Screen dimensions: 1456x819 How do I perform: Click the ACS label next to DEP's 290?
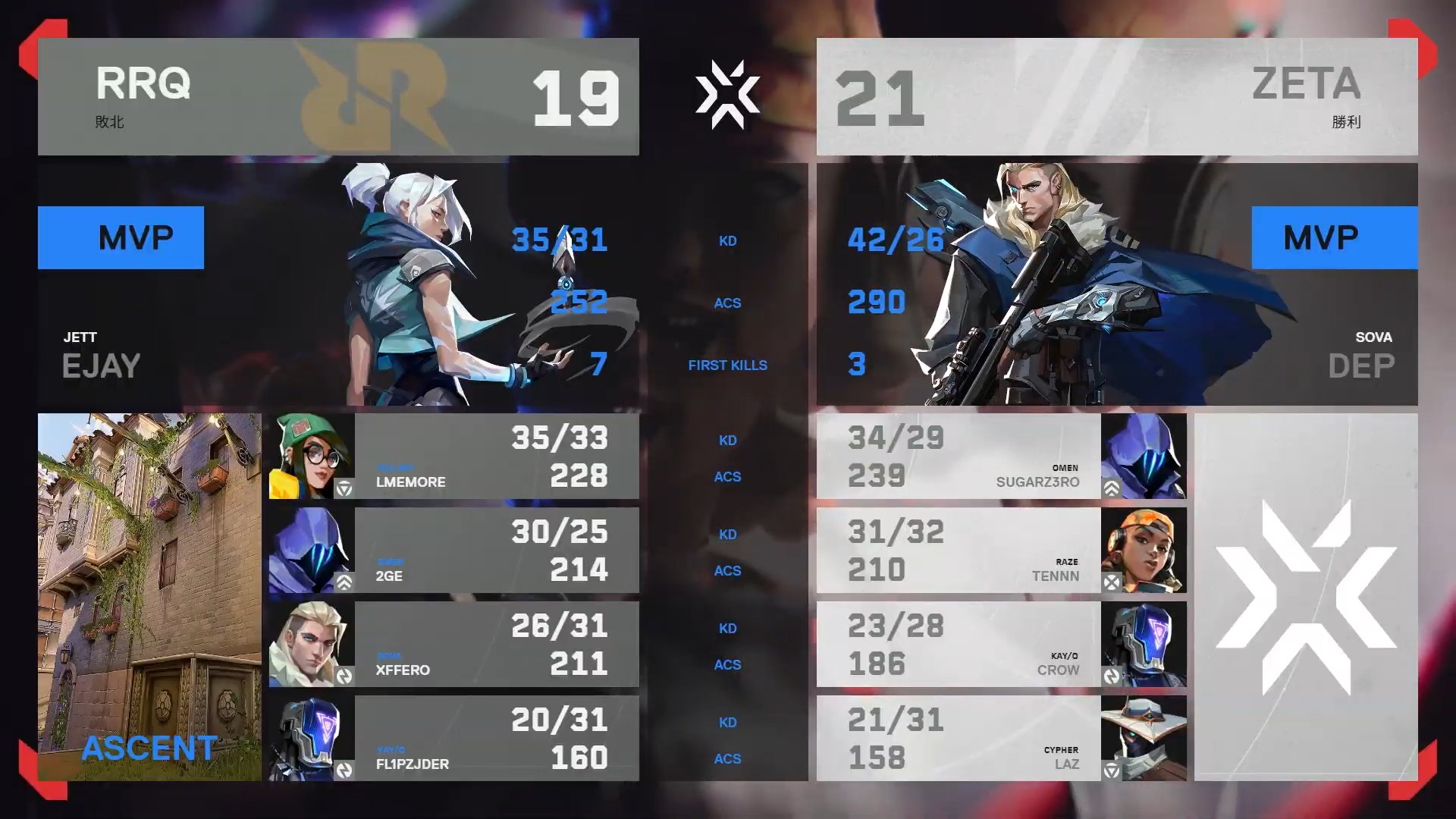point(727,303)
